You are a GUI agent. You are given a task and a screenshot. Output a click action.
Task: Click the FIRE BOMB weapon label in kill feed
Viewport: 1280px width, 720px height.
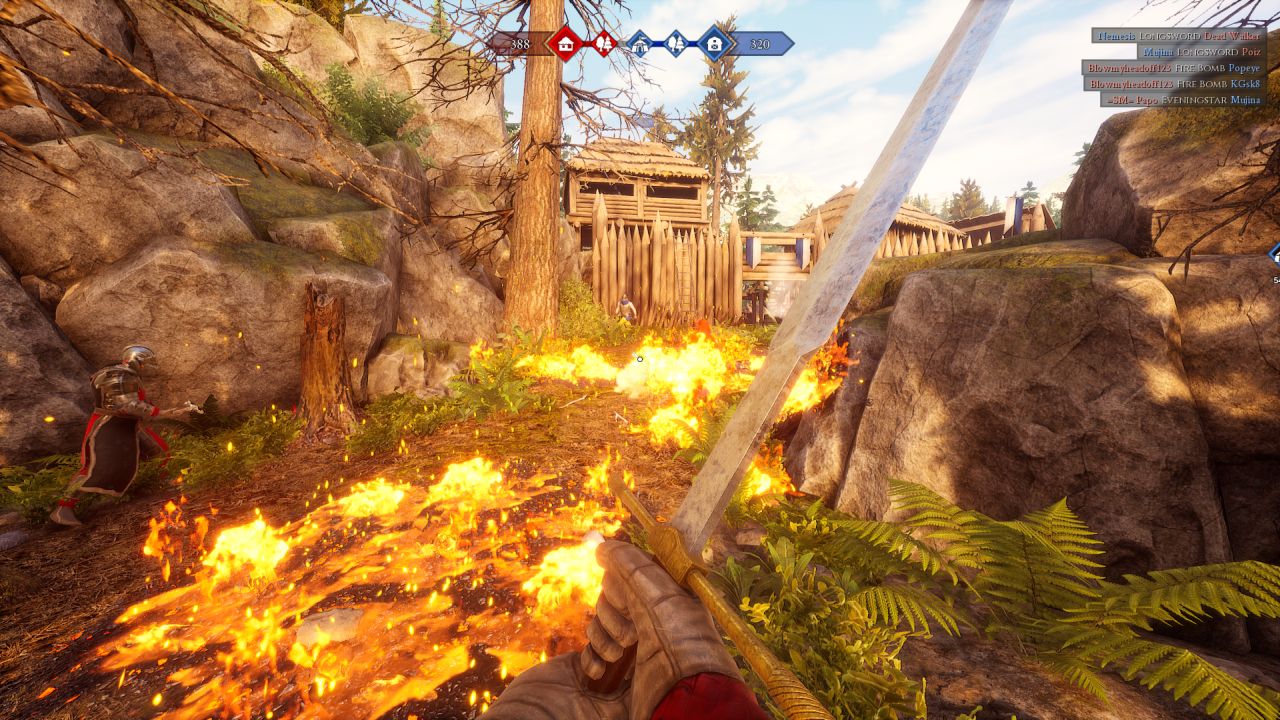[x=1201, y=69]
